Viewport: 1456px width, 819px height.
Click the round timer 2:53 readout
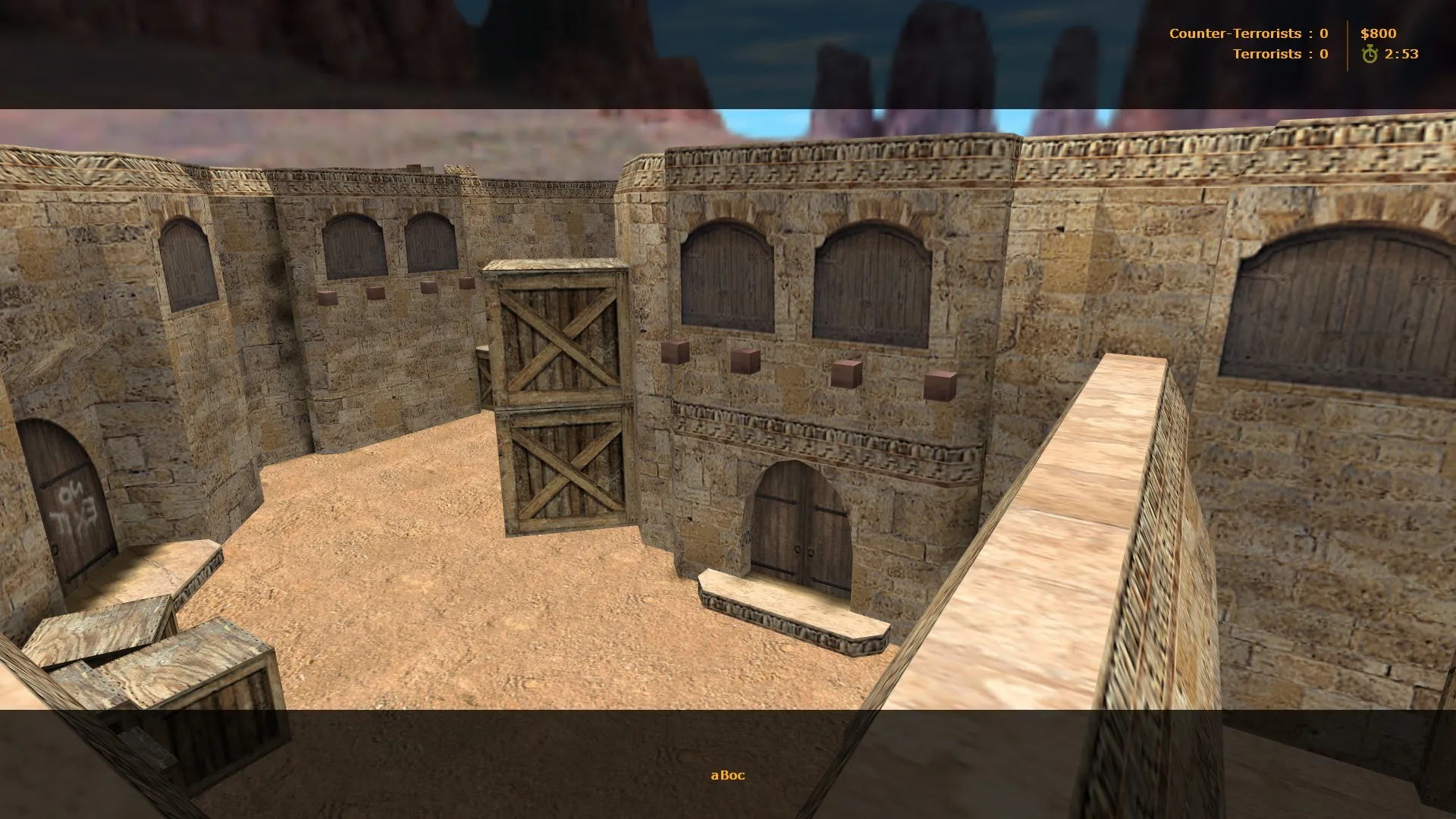click(x=1400, y=54)
